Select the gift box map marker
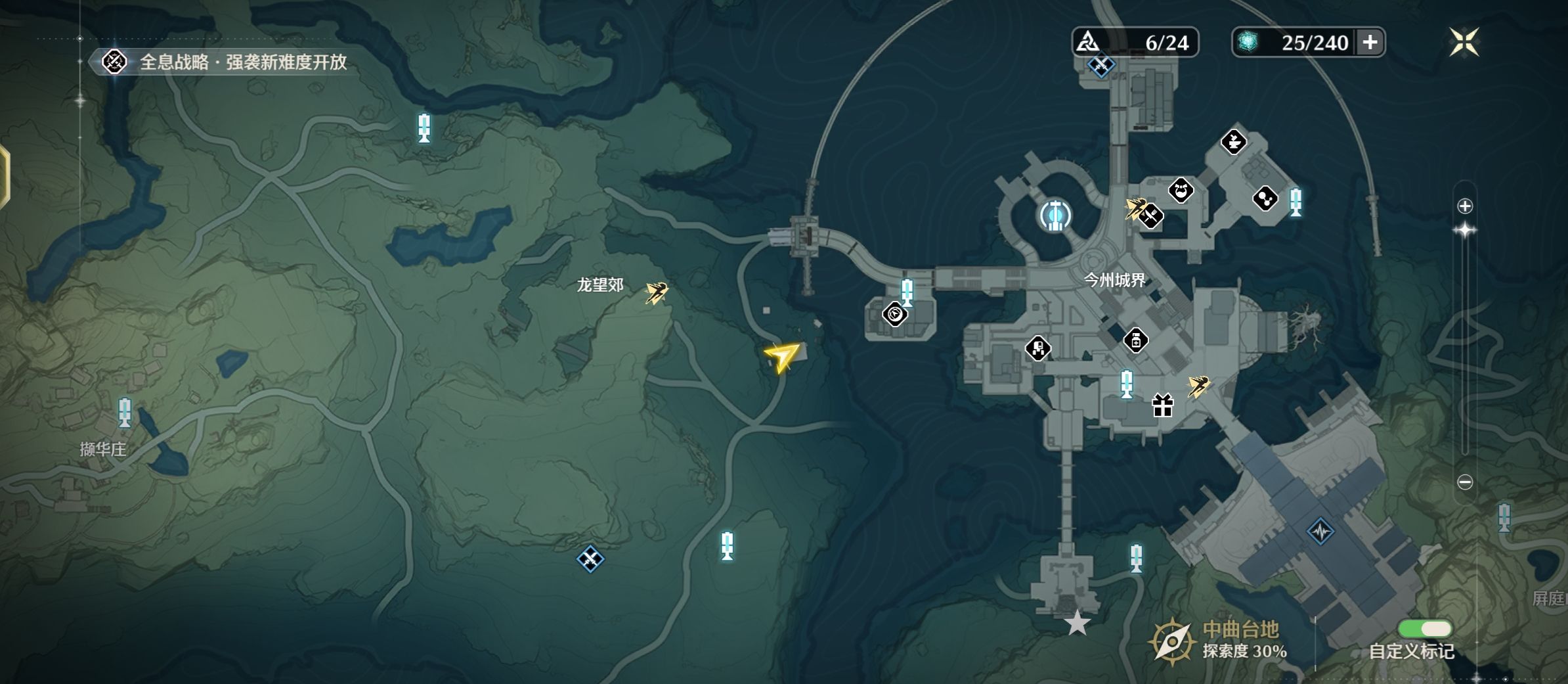This screenshot has width=1568, height=684. point(1162,405)
